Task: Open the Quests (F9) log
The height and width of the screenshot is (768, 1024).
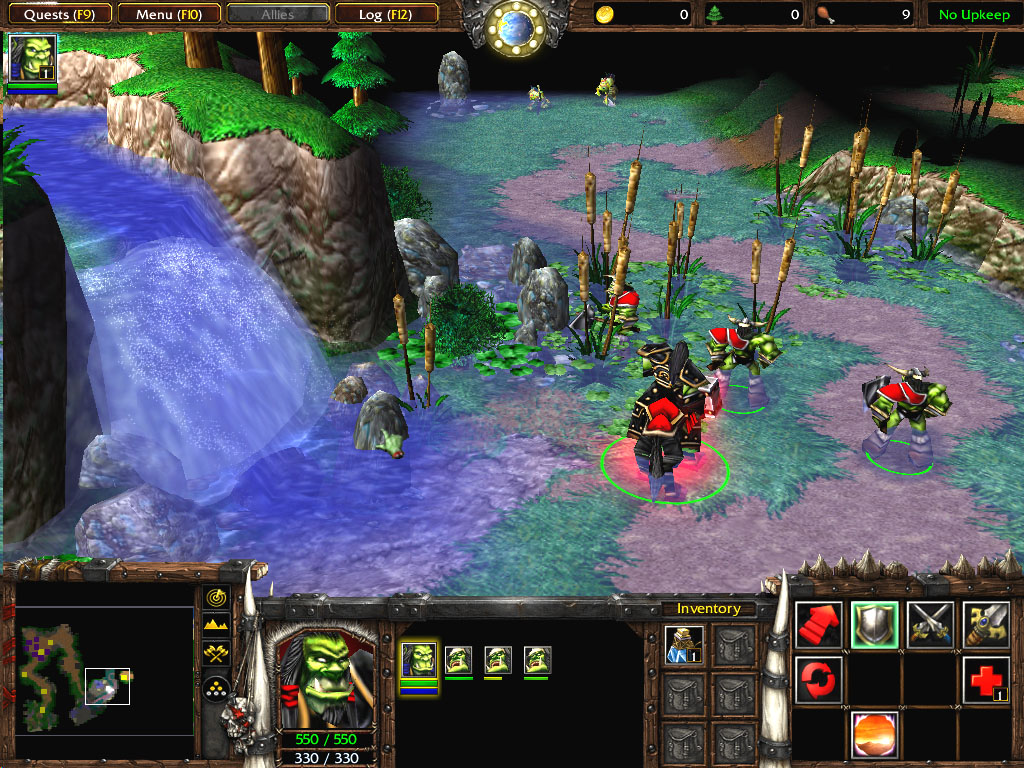Action: pyautogui.click(x=59, y=14)
